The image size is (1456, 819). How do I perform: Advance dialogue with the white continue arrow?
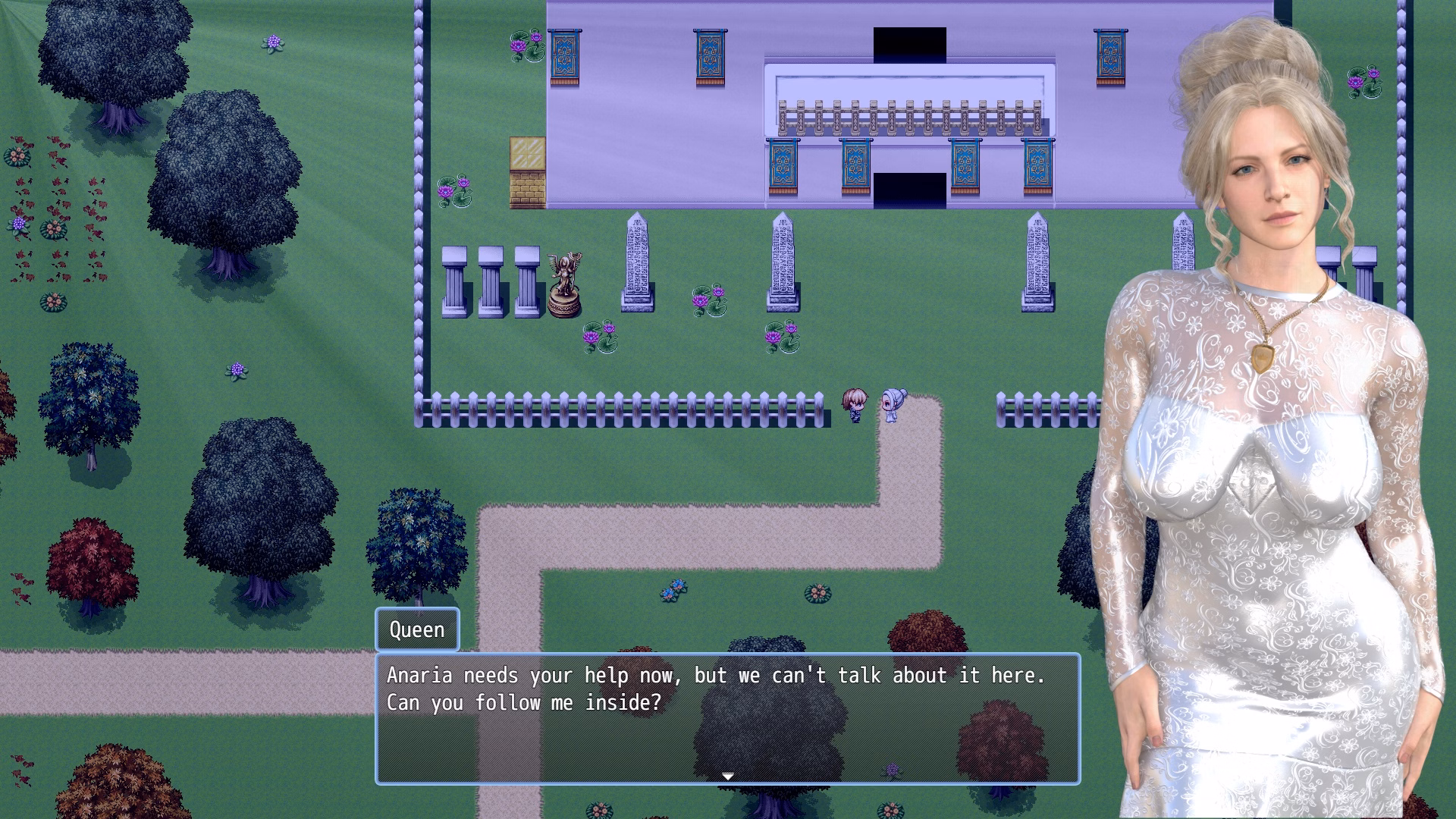point(728,776)
